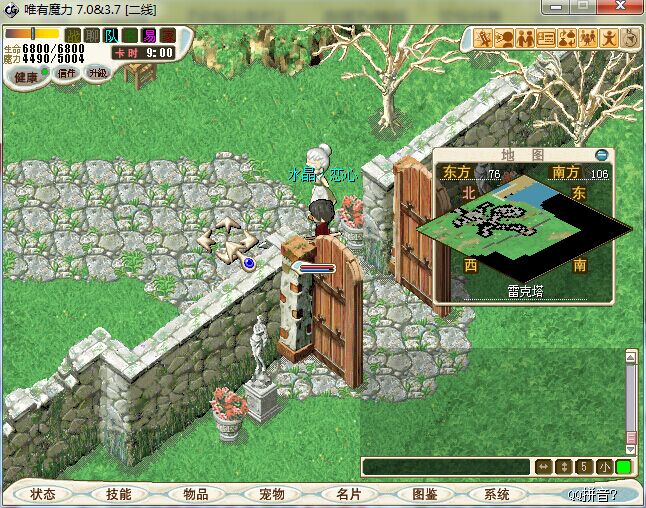The image size is (646, 508).
Task: Close the 地图 map panel
Action: coord(601,155)
